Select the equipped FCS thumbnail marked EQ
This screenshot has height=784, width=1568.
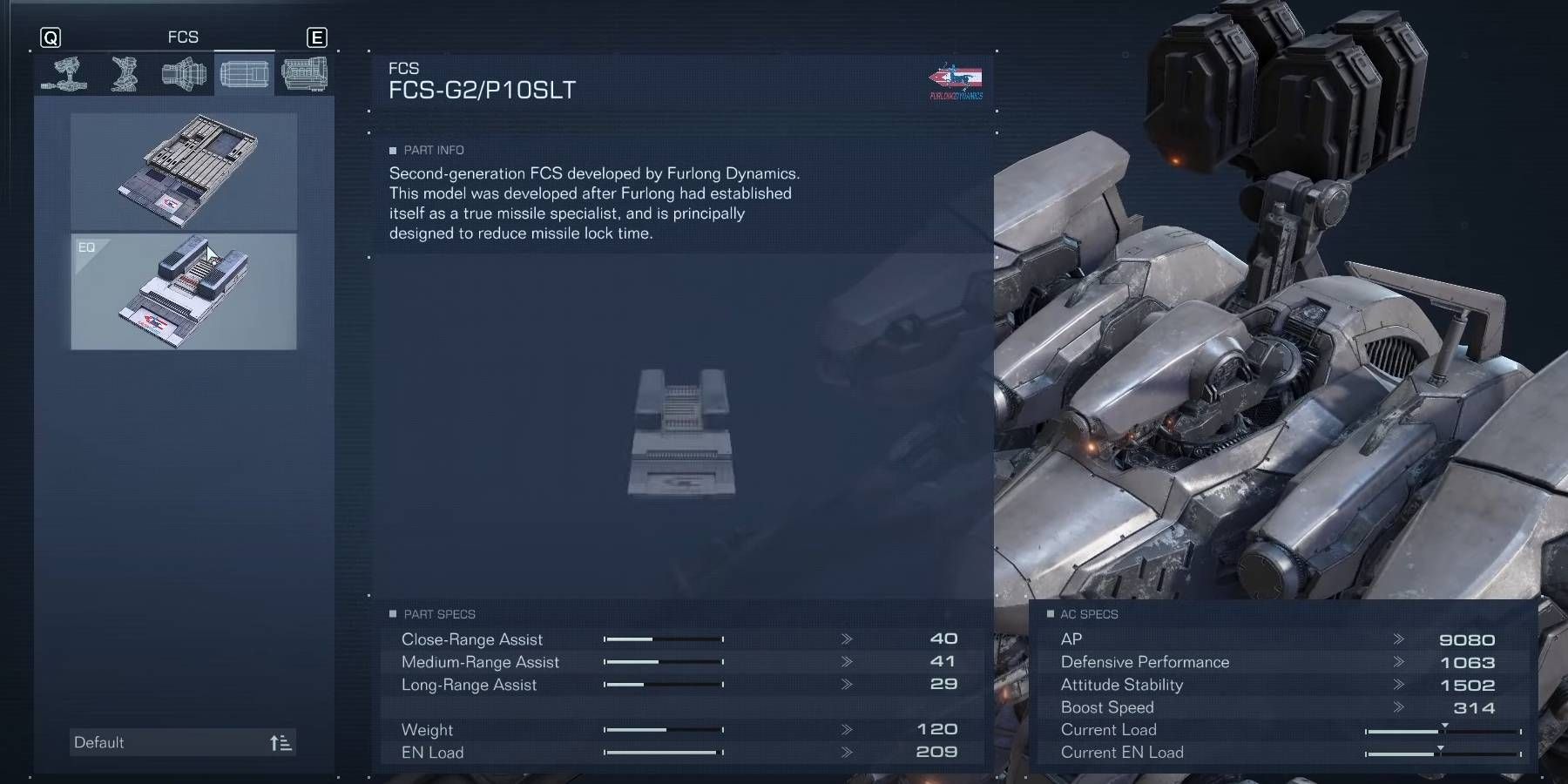[x=183, y=292]
